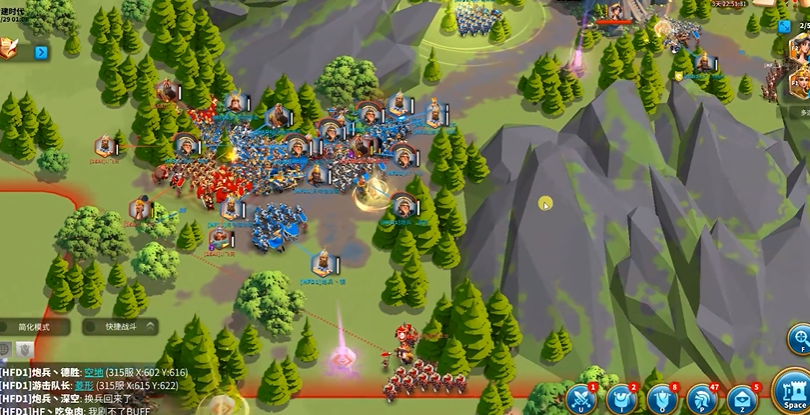Expand the blue arrow beside the player avatar
This screenshot has width=810, height=415.
41,52
